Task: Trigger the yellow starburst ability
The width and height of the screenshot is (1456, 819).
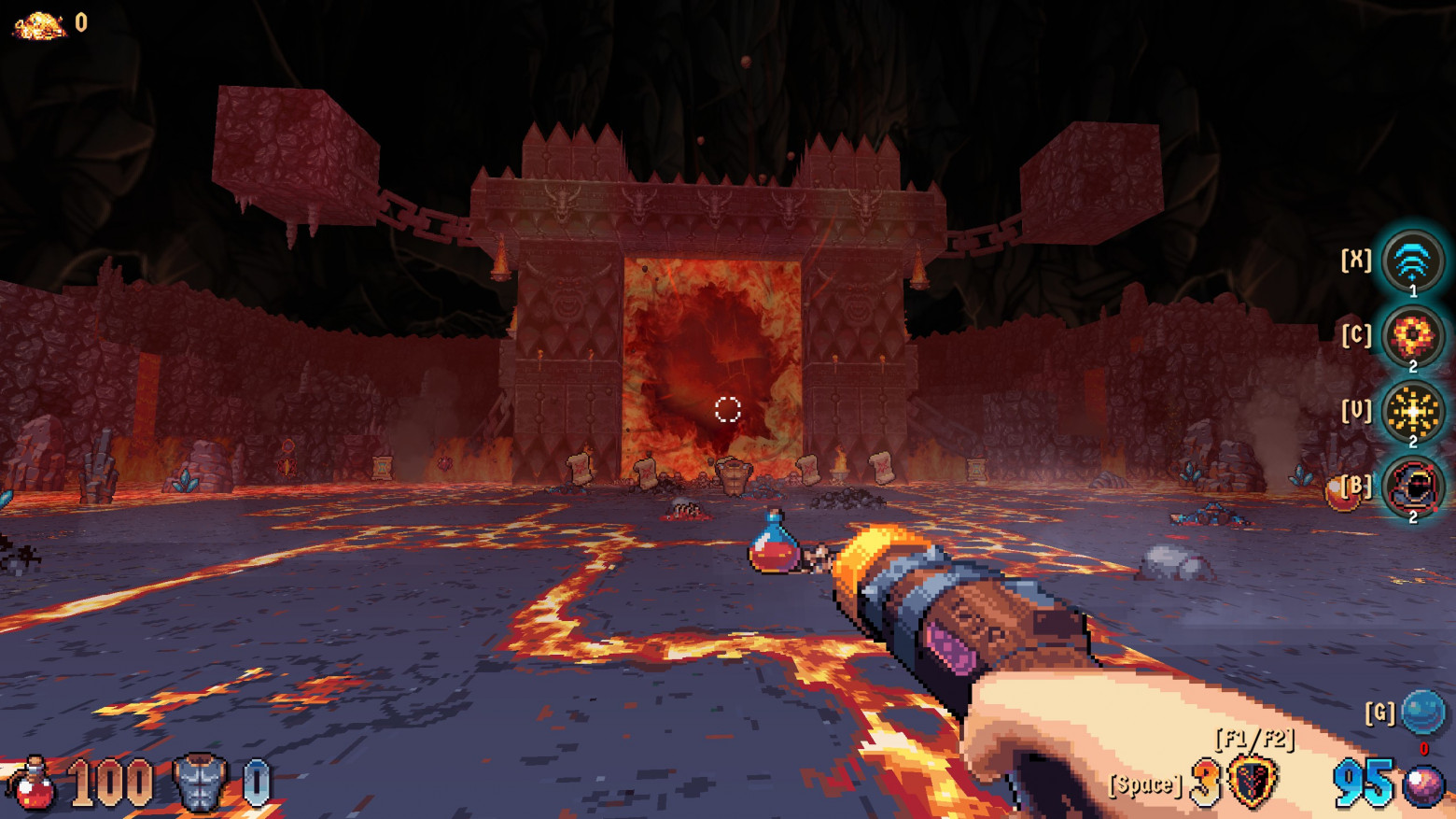Action: [1412, 411]
